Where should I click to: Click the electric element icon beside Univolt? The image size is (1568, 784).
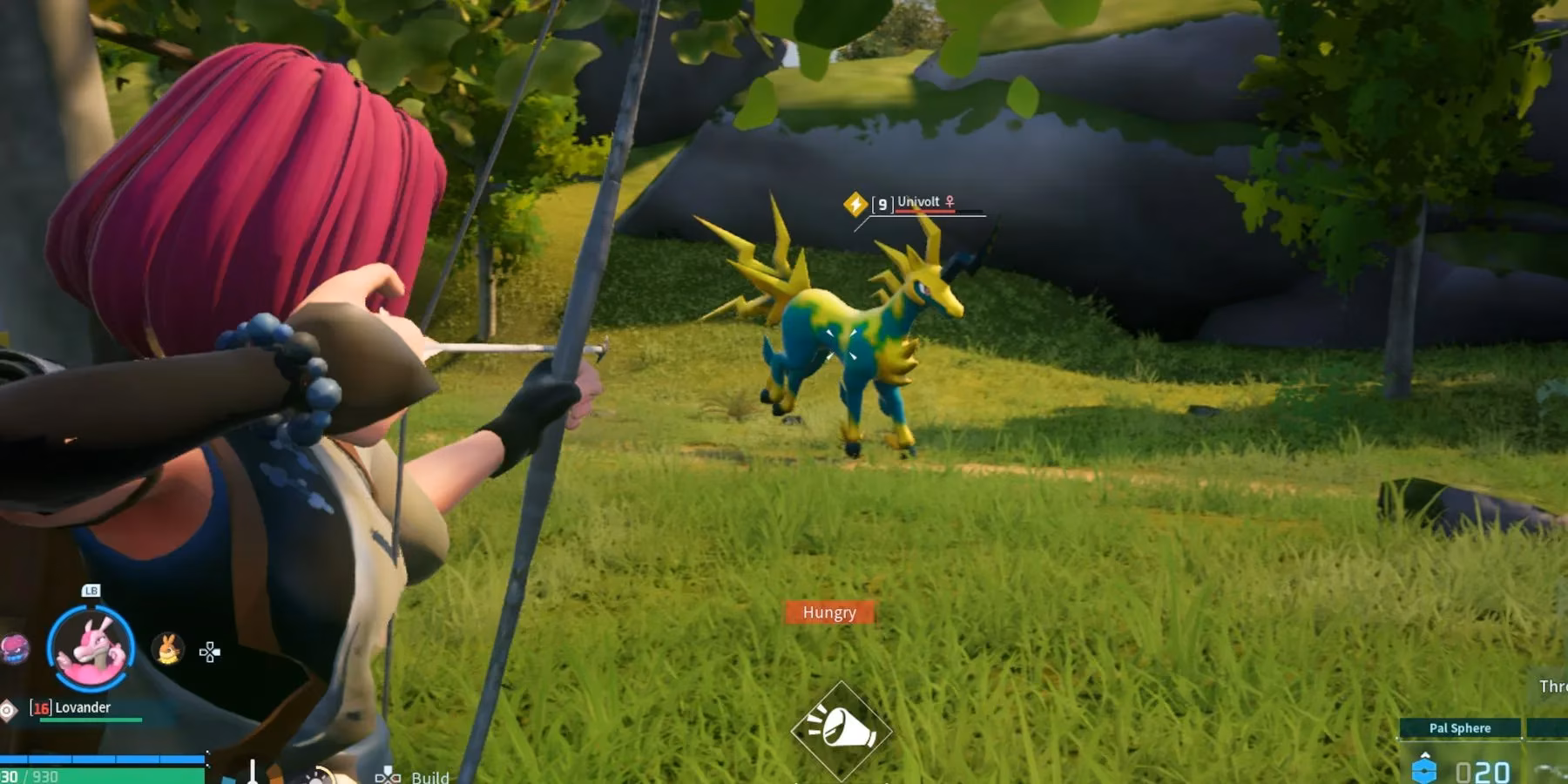click(855, 203)
